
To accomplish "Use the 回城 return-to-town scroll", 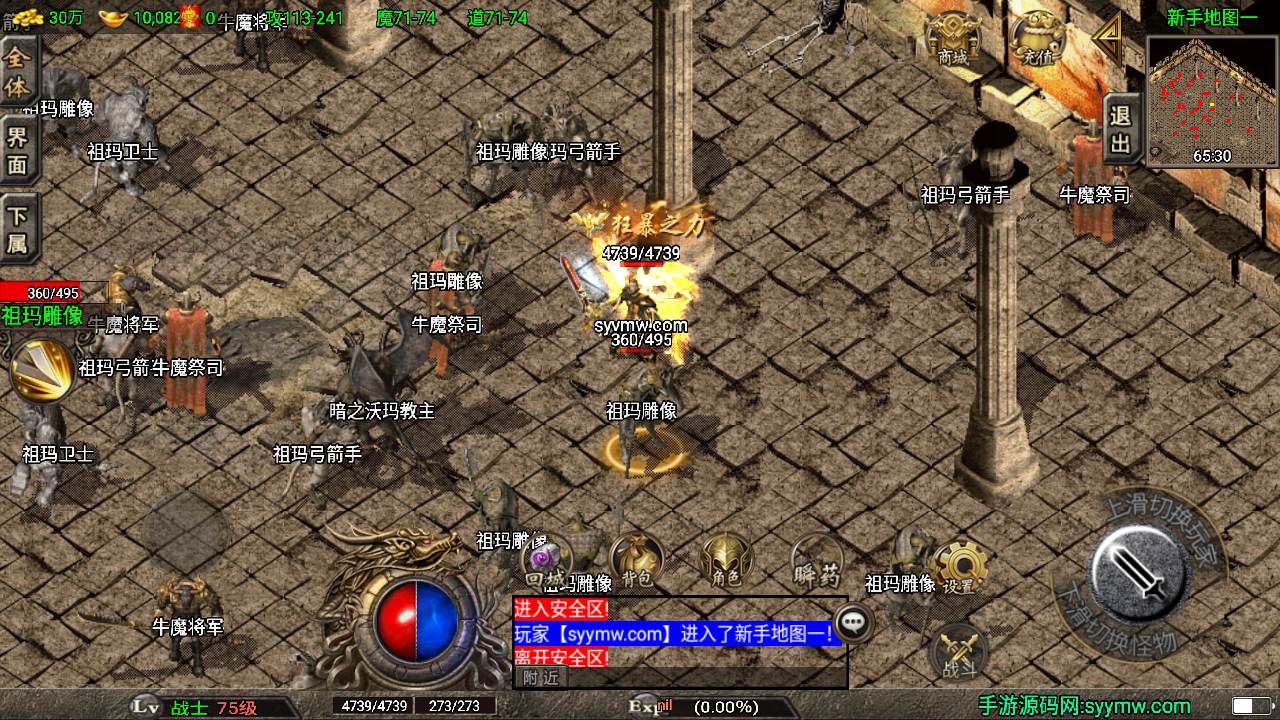I will click(546, 561).
